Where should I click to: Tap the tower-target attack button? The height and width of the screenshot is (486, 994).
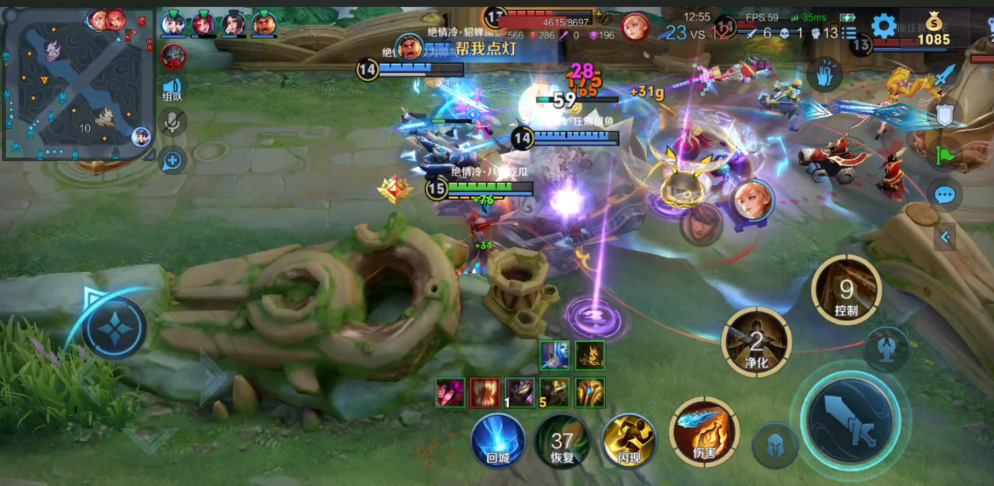pyautogui.click(x=886, y=345)
